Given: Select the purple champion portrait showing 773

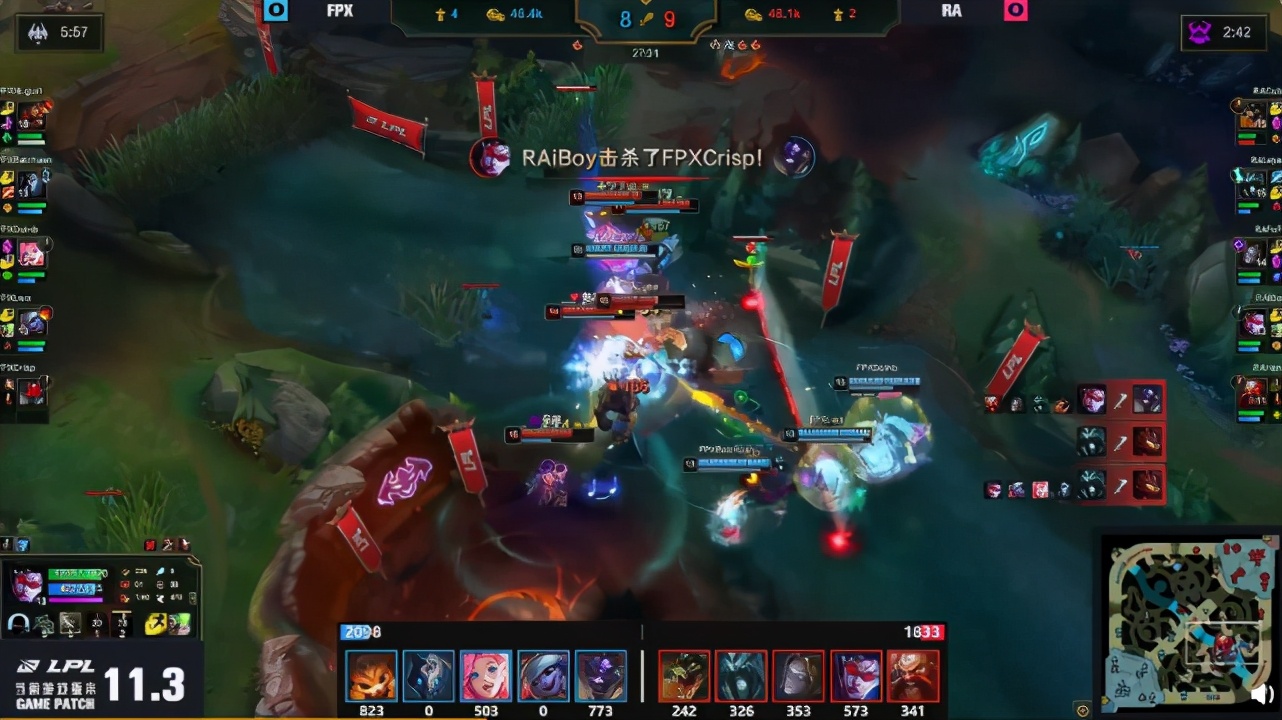Looking at the screenshot, I should coord(602,676).
